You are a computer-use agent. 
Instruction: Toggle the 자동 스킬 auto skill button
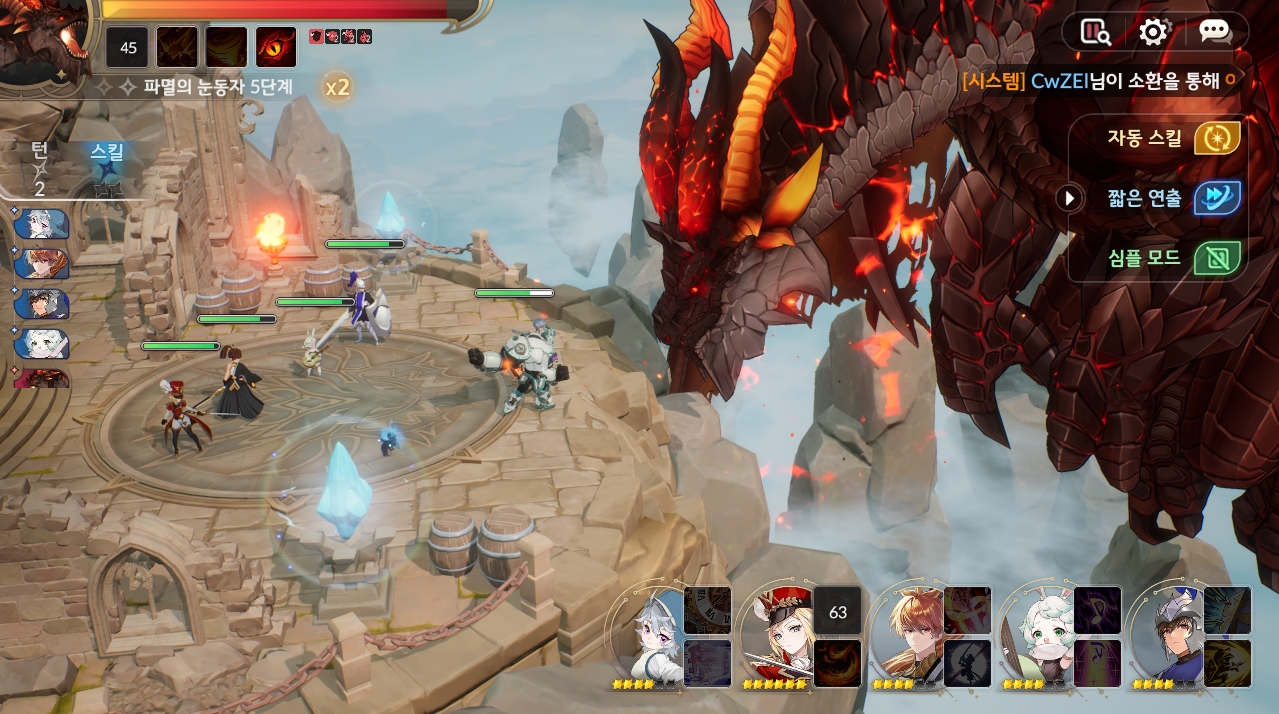coord(1217,138)
